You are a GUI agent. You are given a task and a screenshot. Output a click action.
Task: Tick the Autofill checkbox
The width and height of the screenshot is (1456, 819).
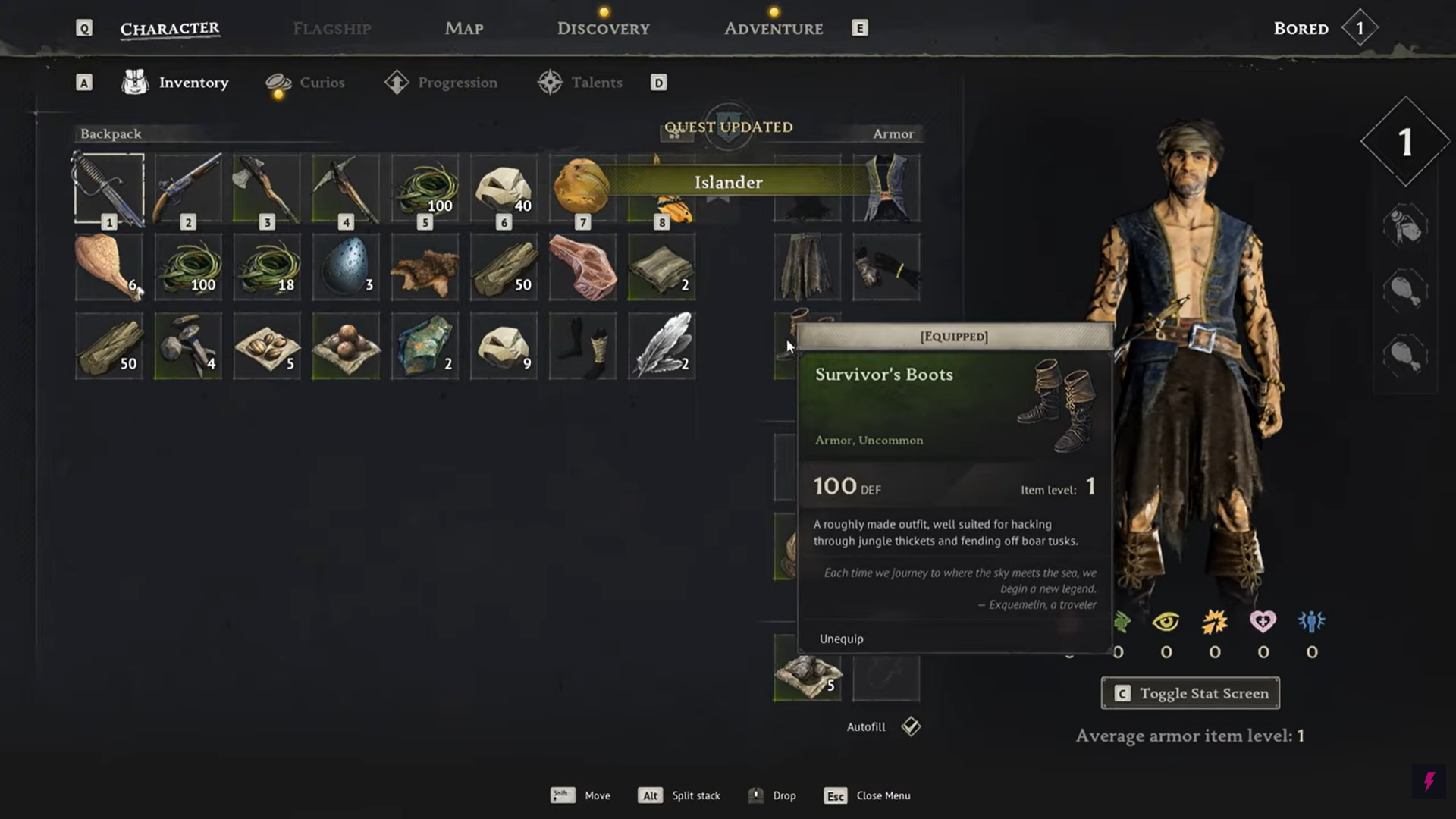click(x=911, y=726)
